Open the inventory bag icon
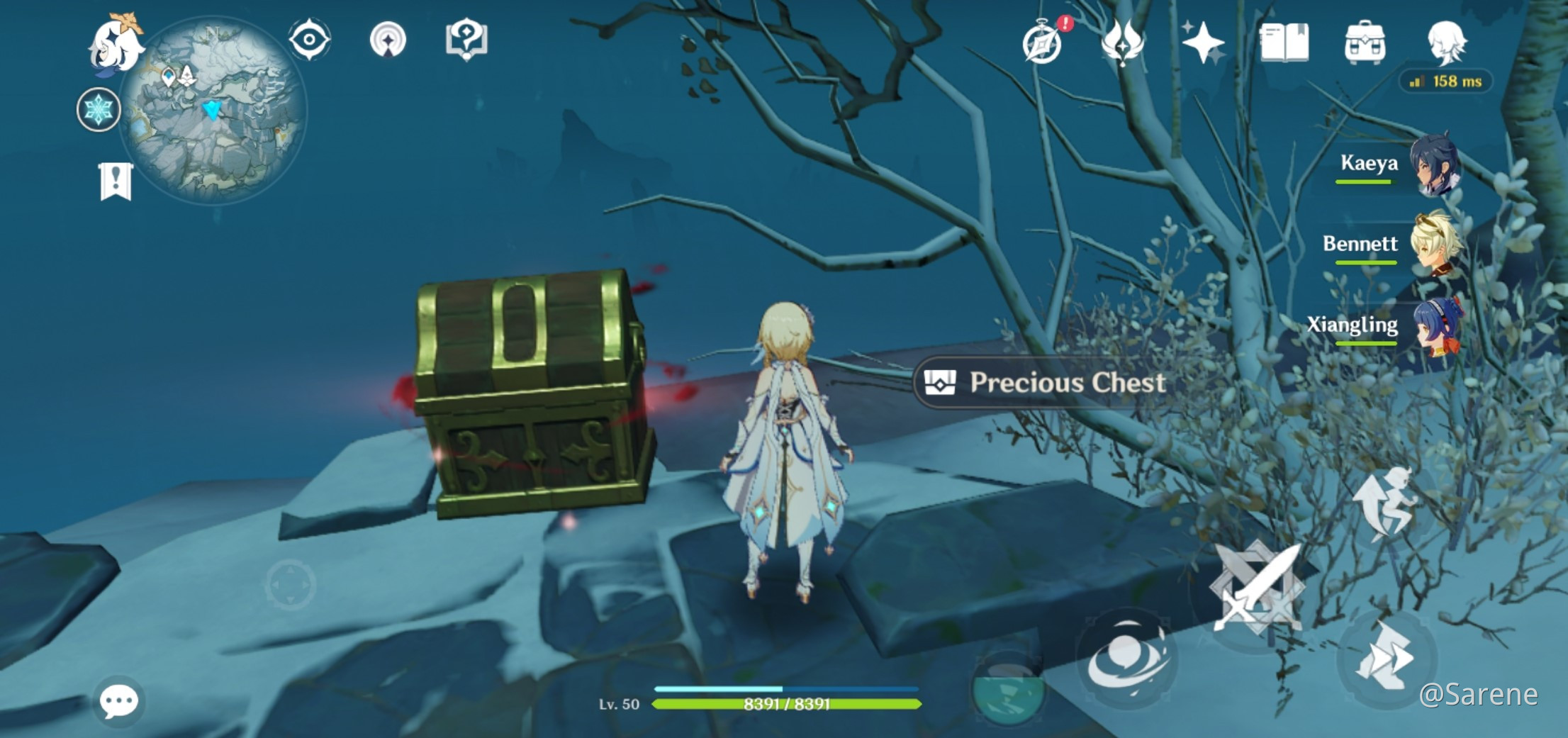This screenshot has height=738, width=1568. (x=1365, y=43)
